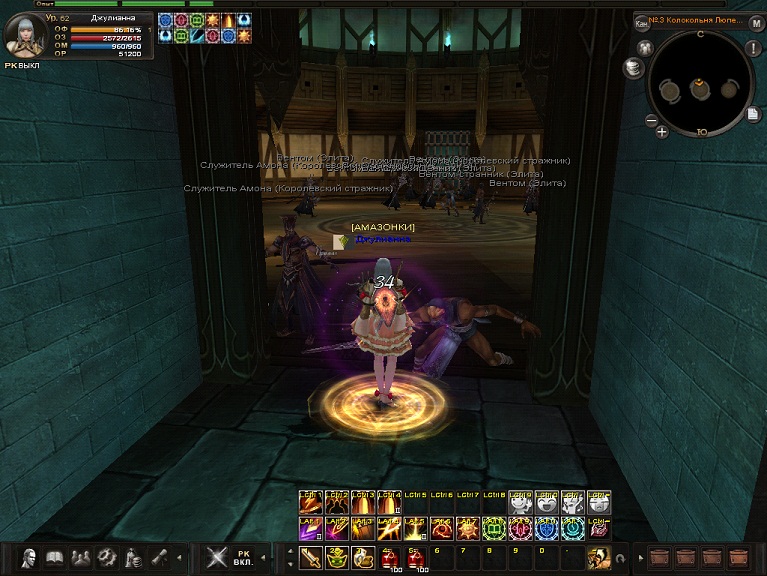Open the gear settings menu icon
This screenshot has height=576, width=767.
tap(107, 558)
